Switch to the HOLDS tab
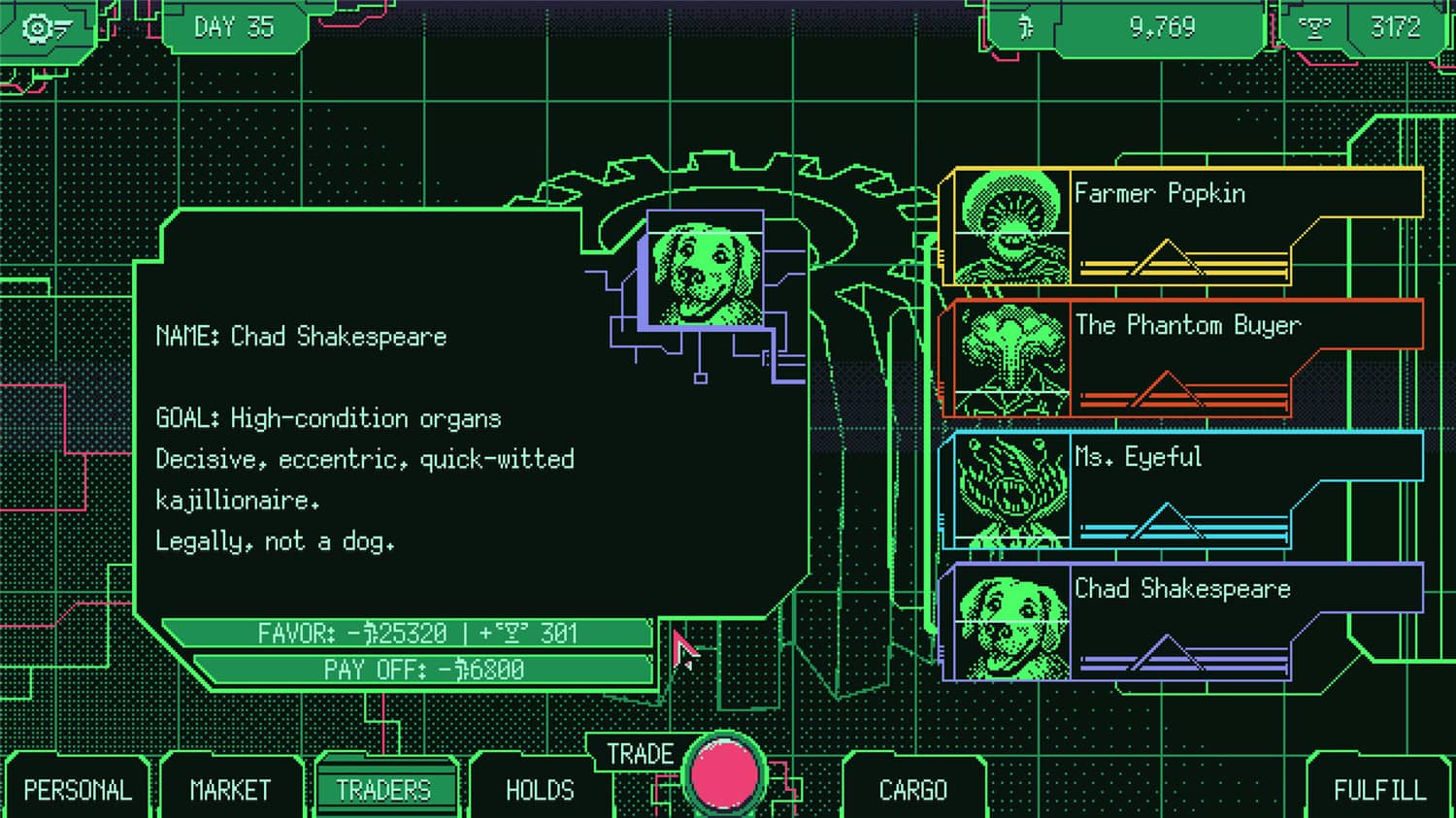1456x818 pixels. [541, 790]
